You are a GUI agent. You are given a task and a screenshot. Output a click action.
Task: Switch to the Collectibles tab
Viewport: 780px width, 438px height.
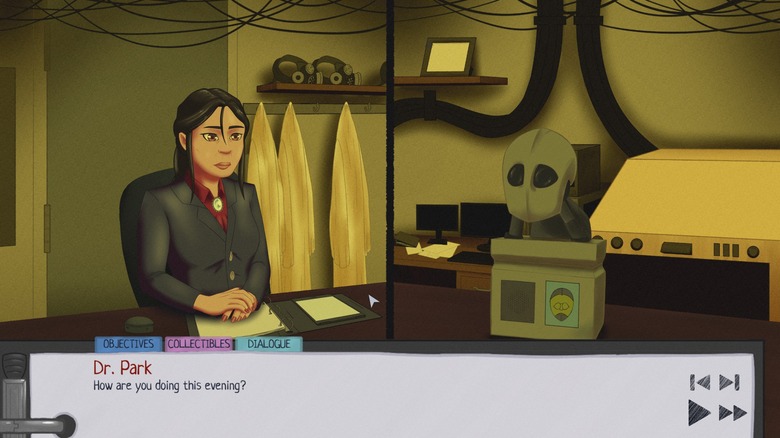coord(198,344)
